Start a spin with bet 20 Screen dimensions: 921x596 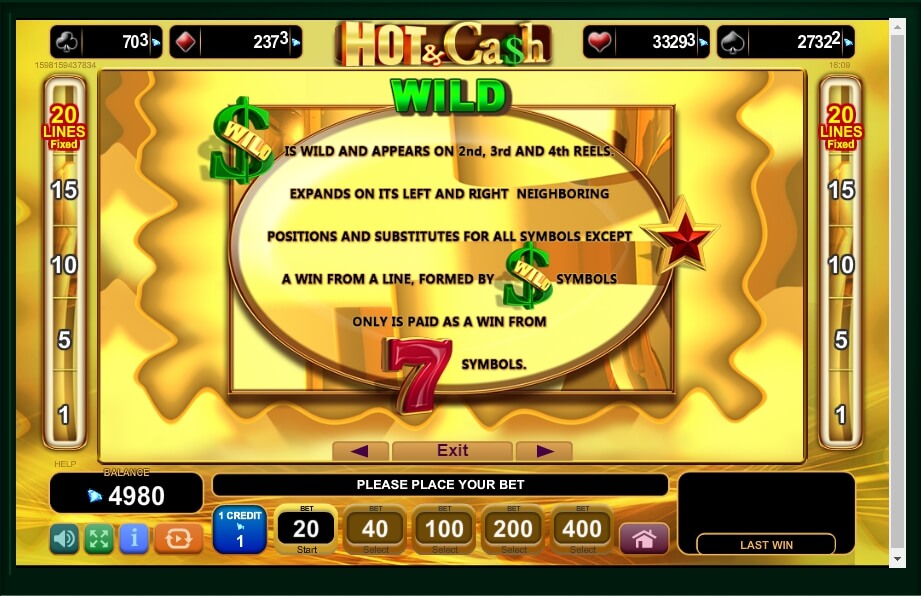tap(305, 530)
